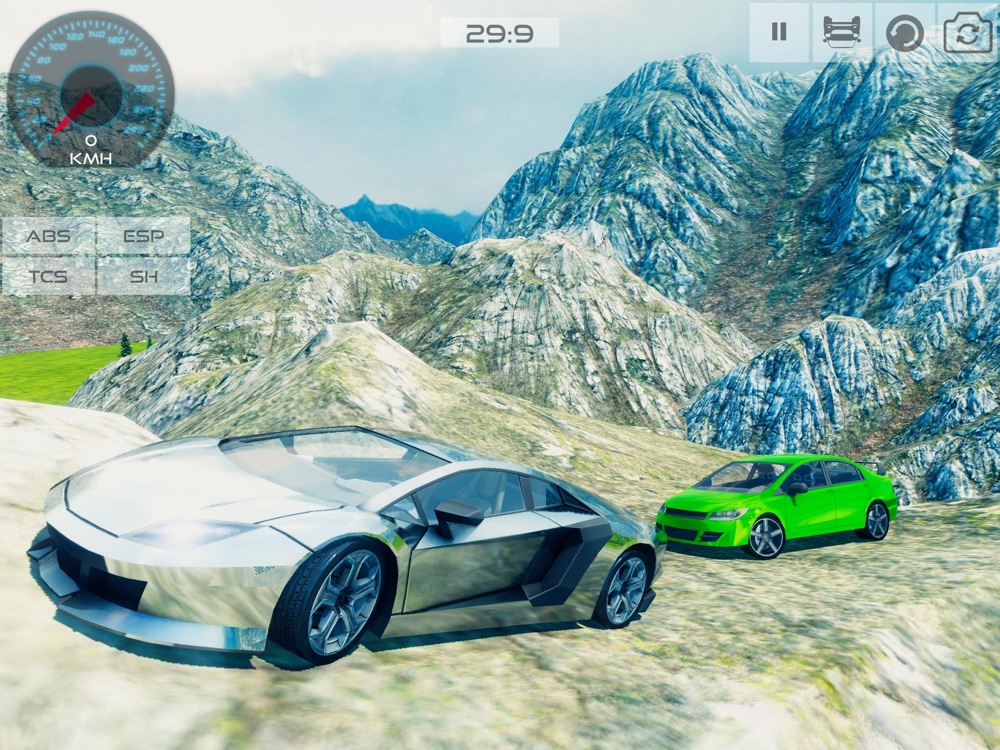
Task: Pause the game
Action: pos(779,32)
